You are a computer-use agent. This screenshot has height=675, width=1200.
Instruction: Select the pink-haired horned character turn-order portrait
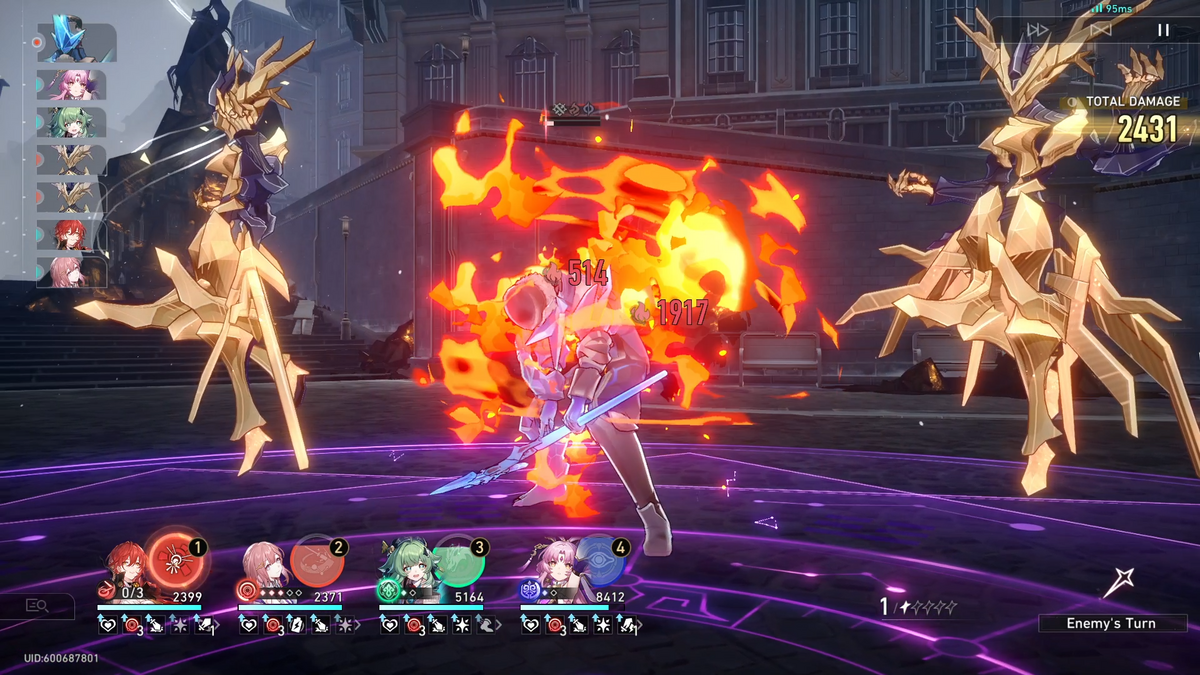tap(72, 84)
